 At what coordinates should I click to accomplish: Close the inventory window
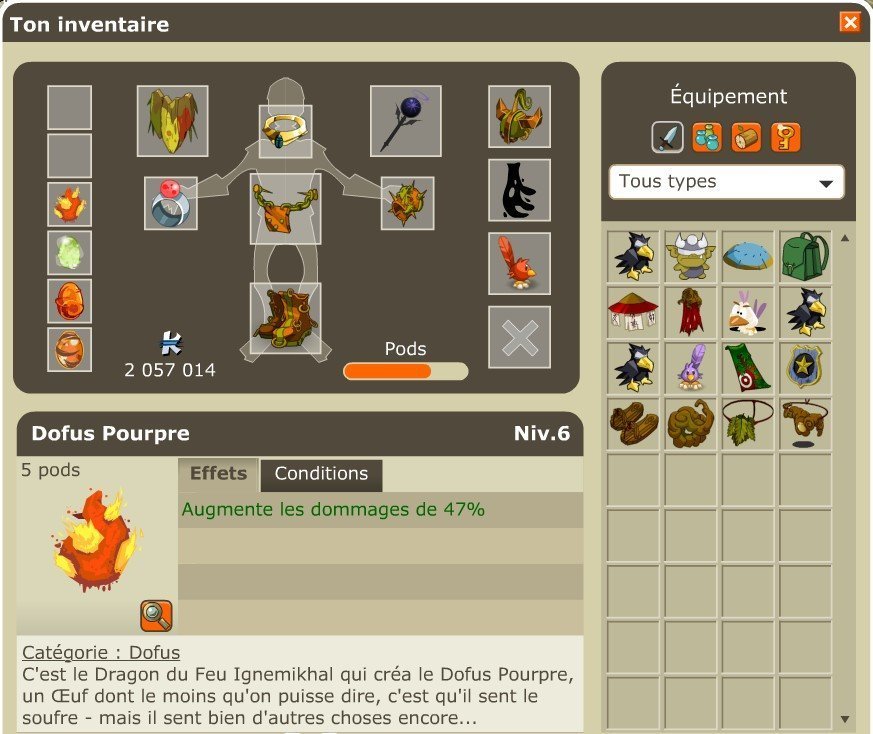pyautogui.click(x=849, y=22)
